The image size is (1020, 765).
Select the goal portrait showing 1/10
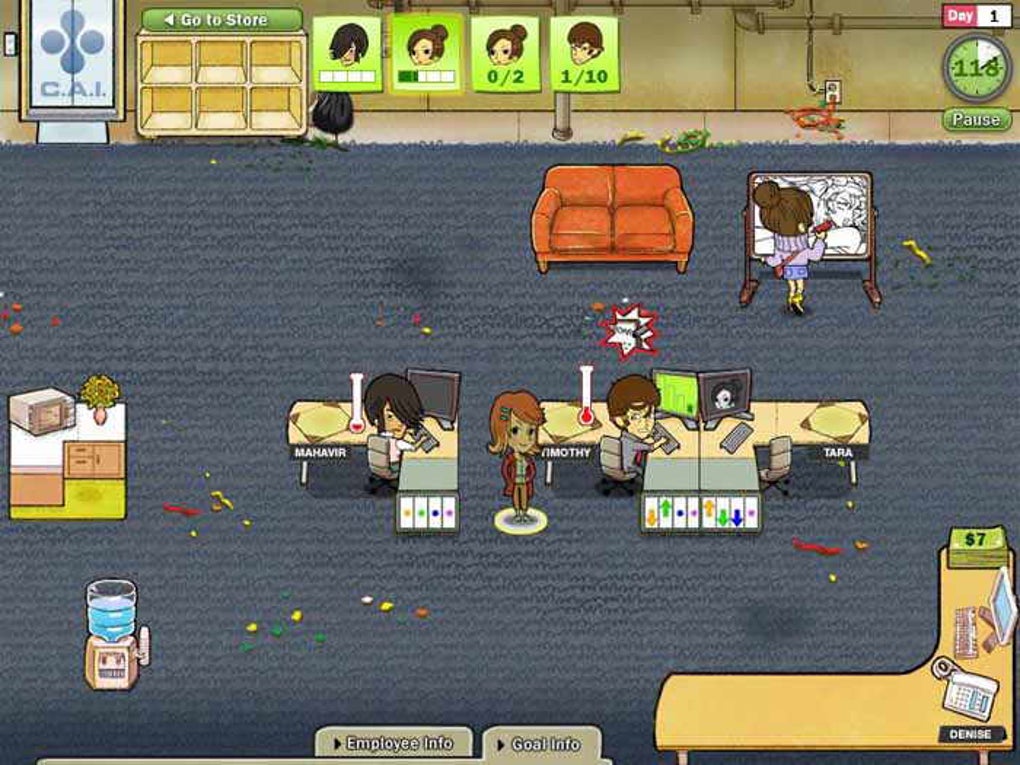[x=584, y=54]
